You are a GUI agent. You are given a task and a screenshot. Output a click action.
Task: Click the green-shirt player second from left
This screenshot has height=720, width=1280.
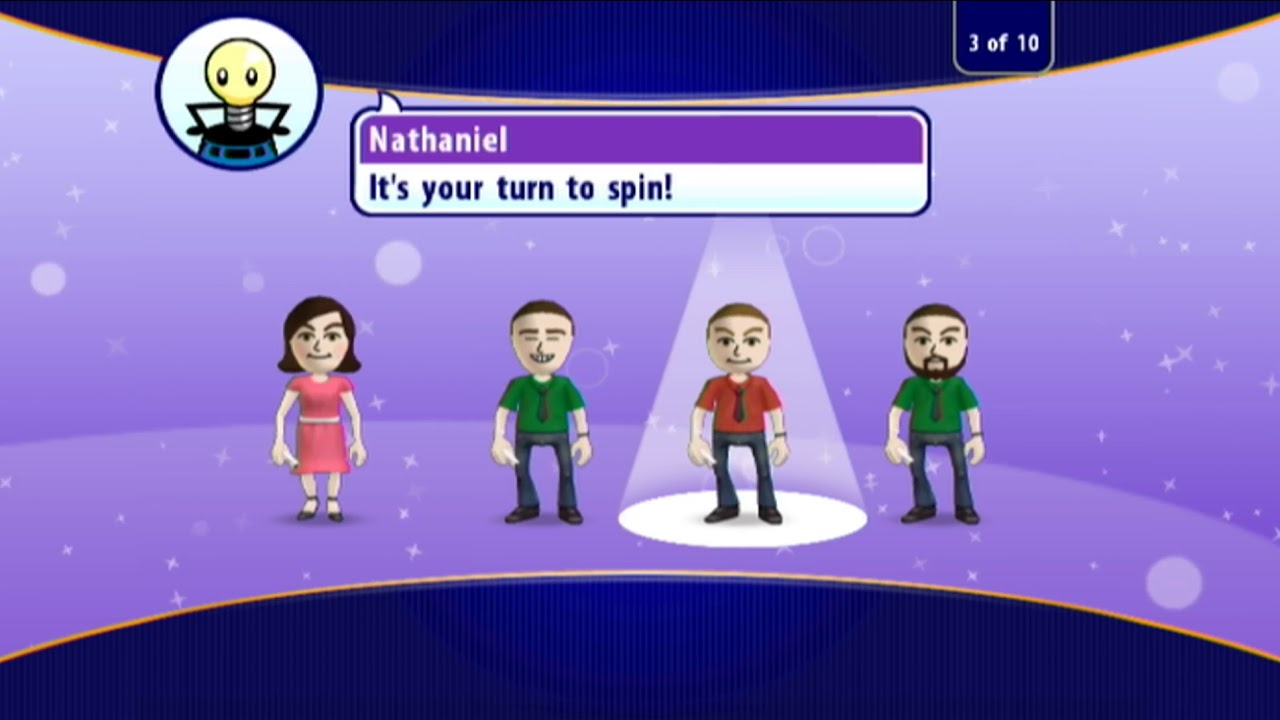tap(540, 410)
